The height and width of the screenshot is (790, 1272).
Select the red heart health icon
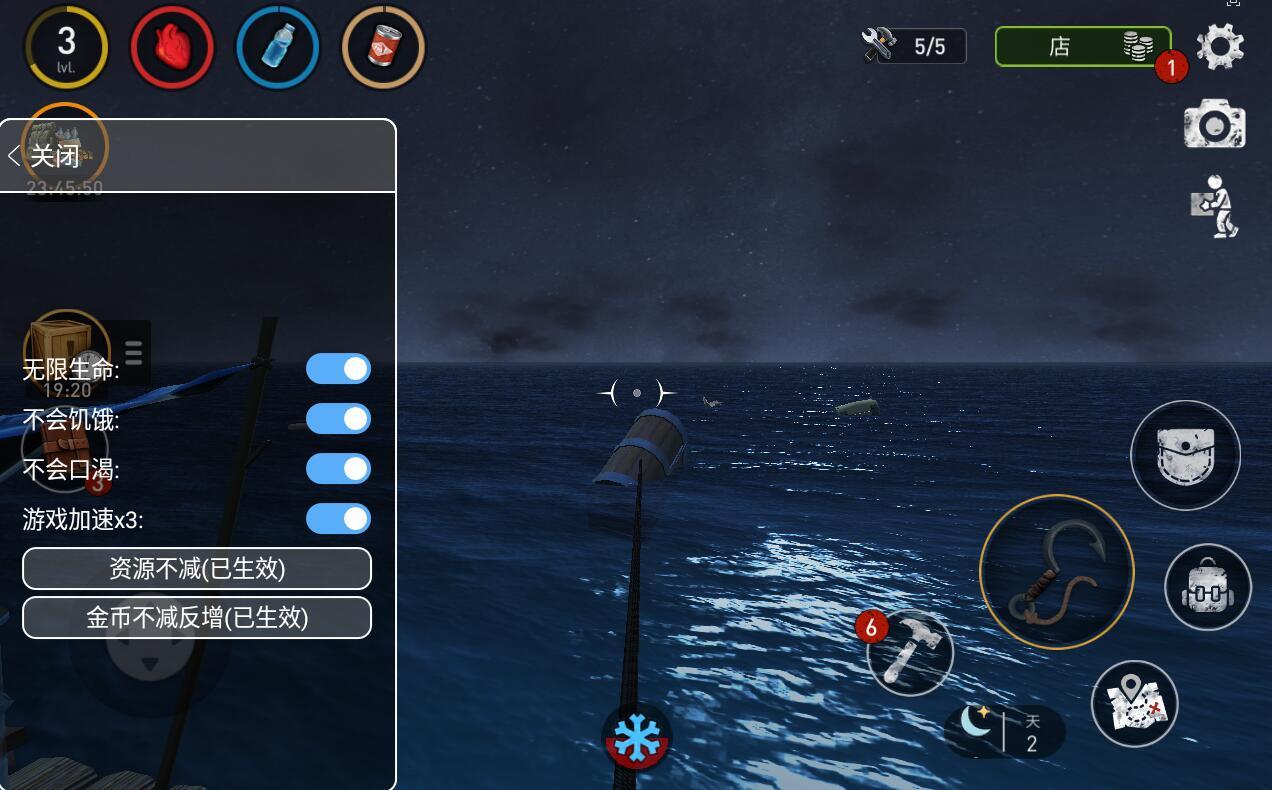[172, 47]
